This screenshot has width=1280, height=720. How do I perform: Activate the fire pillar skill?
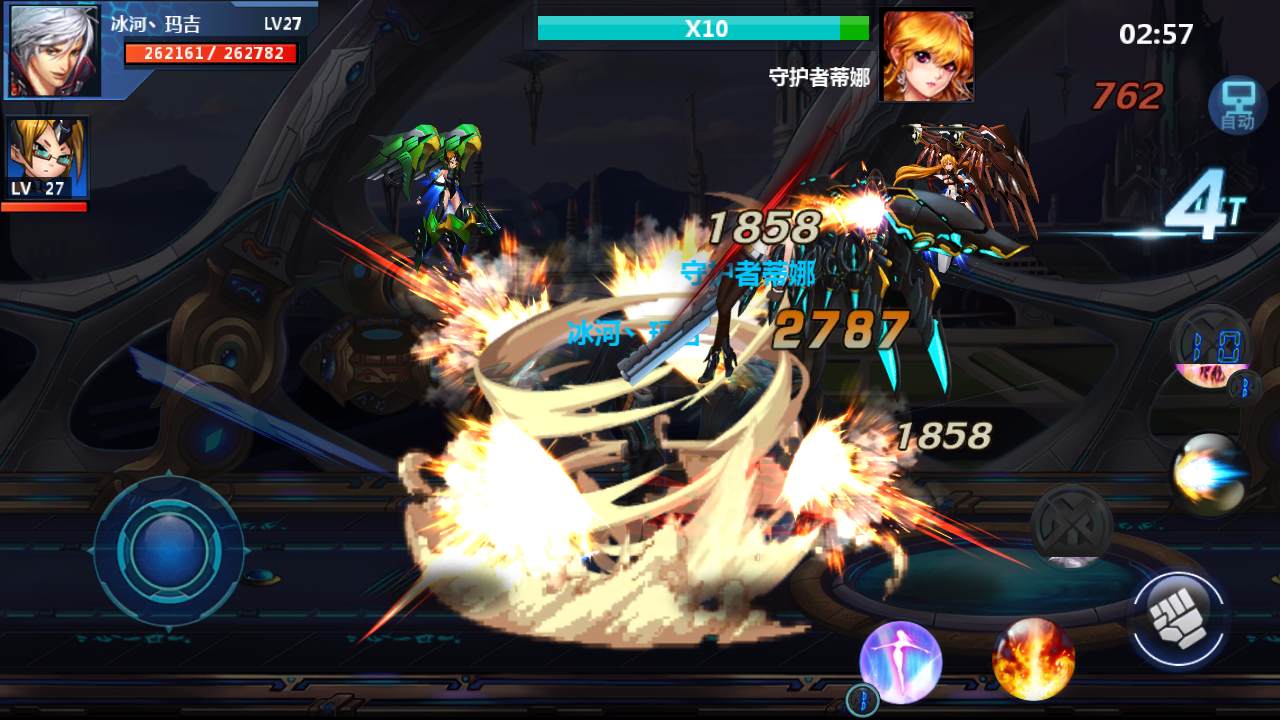tap(1033, 659)
